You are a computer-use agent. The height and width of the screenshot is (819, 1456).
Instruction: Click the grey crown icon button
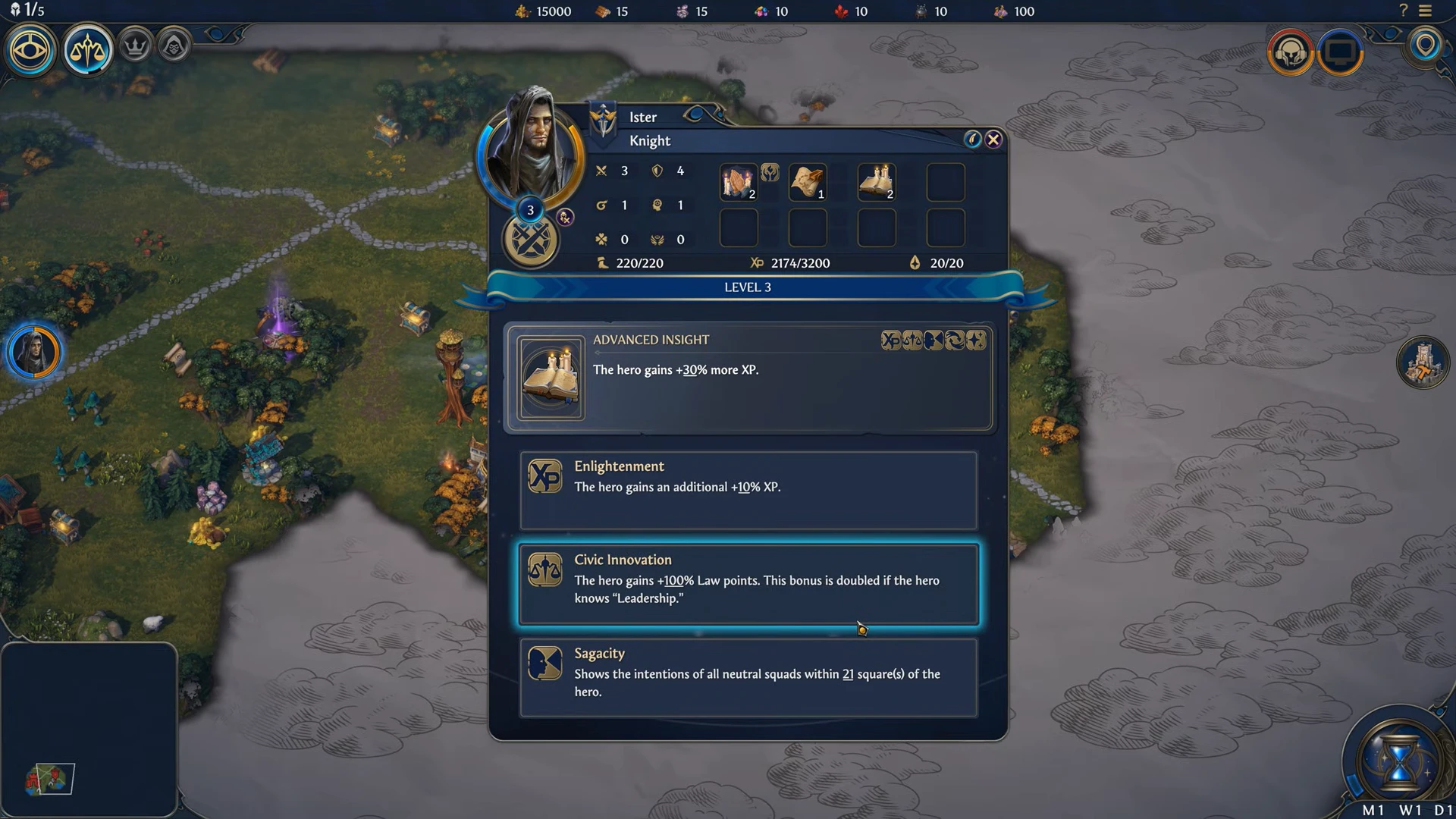[136, 46]
